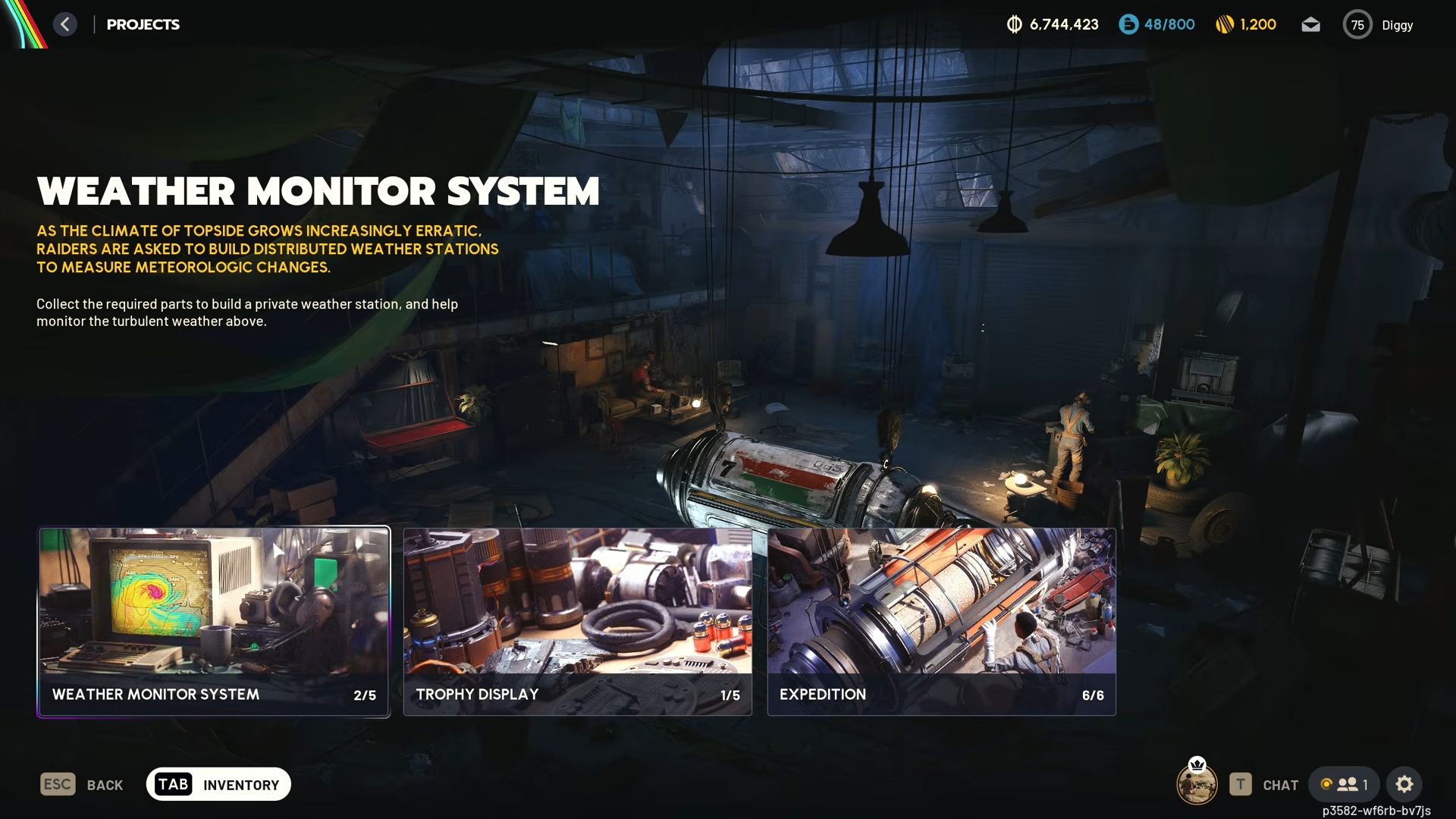The image size is (1456, 819).
Task: Open the settings gear icon
Action: click(x=1404, y=784)
